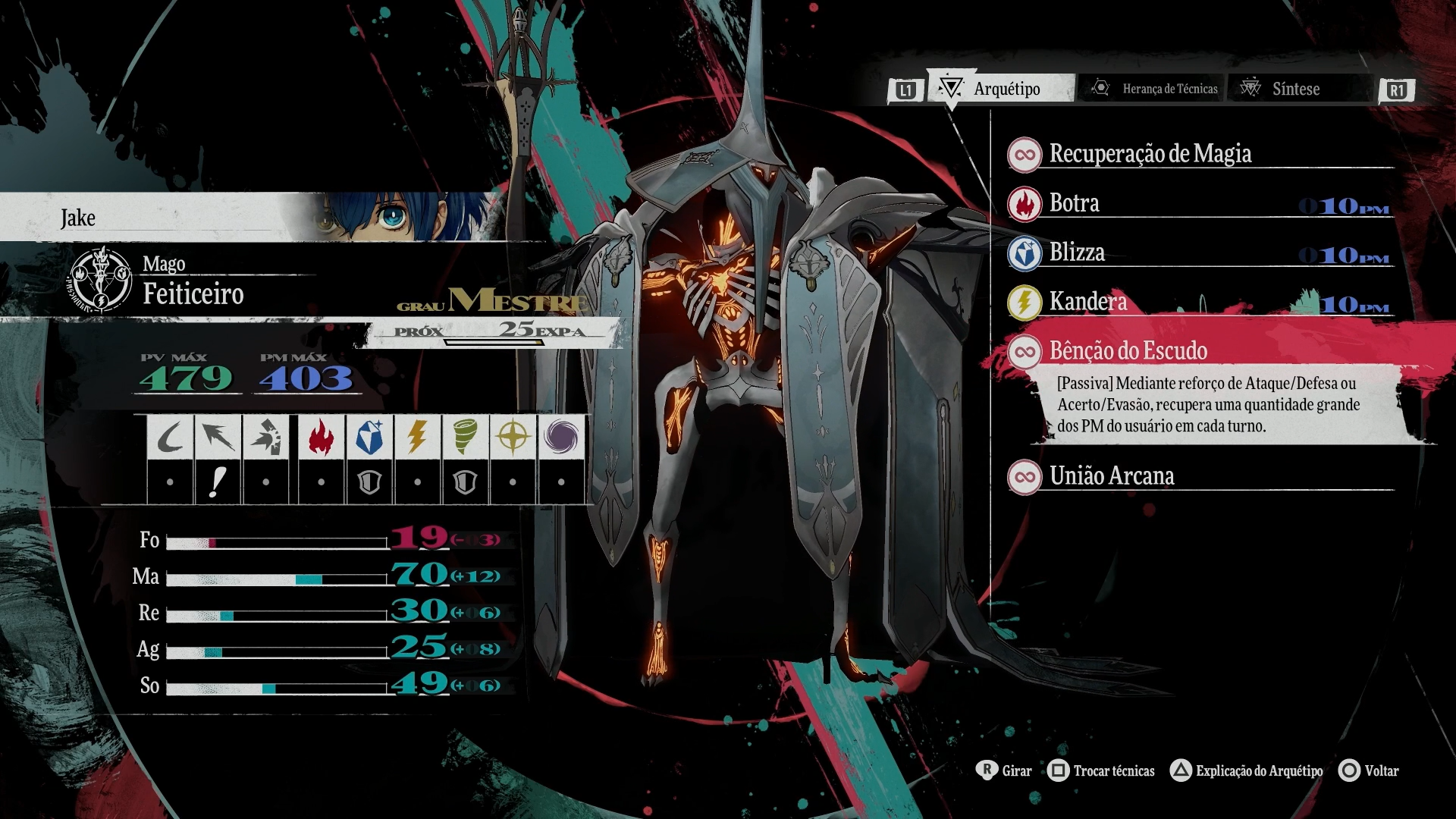Select the green tornado wind affinity icon

point(465,438)
